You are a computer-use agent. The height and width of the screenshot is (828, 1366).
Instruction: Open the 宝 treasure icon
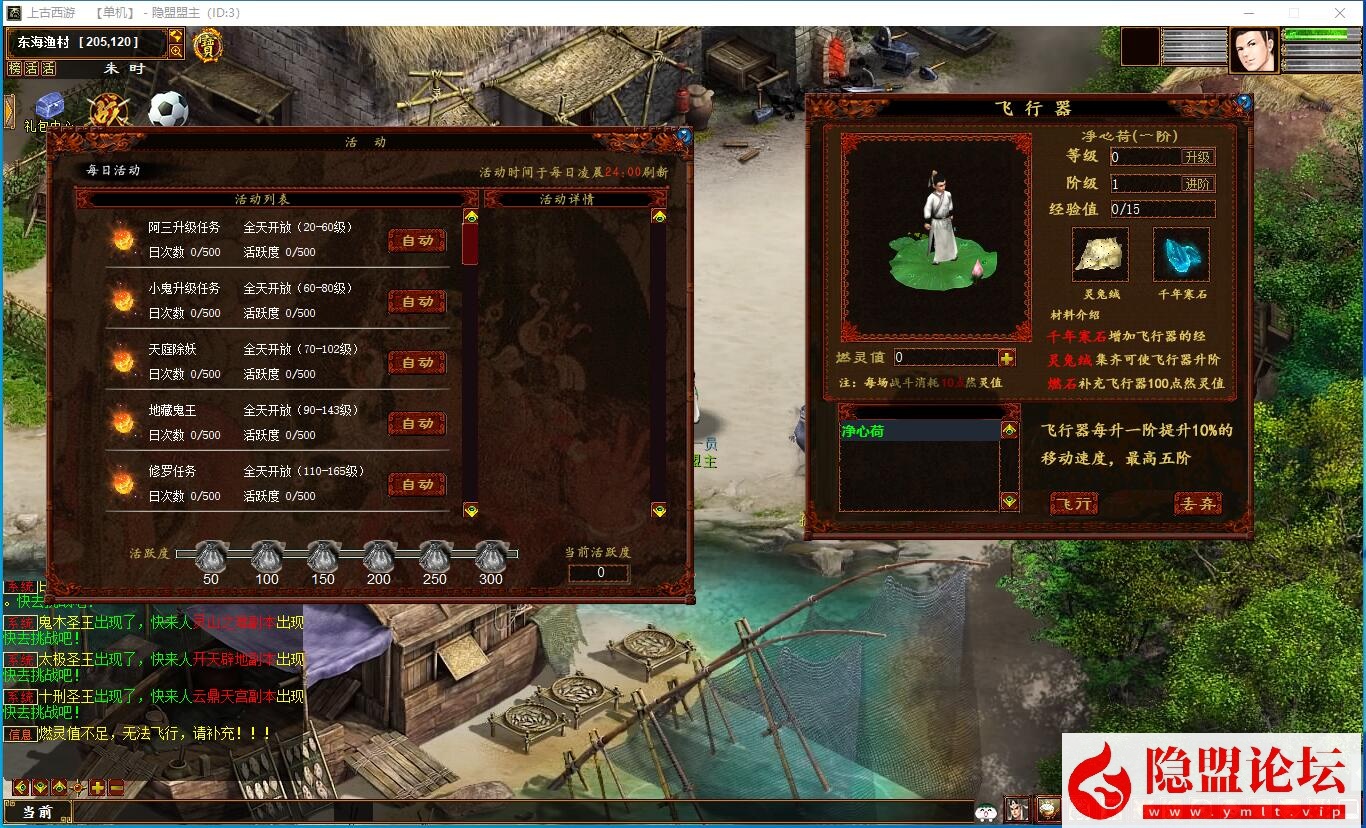click(x=208, y=45)
